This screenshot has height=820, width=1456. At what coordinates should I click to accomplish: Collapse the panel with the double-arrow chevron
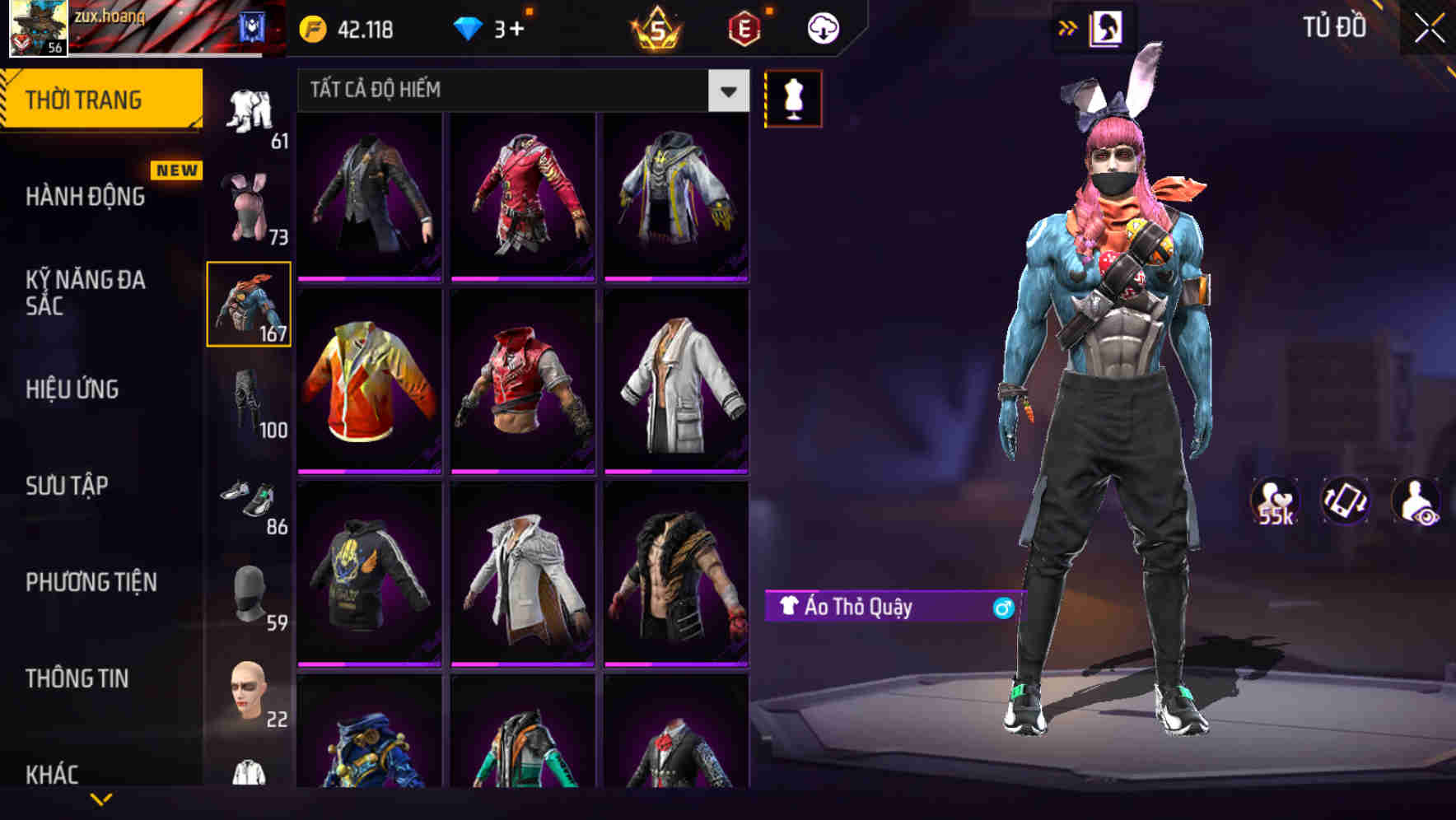tap(1068, 27)
